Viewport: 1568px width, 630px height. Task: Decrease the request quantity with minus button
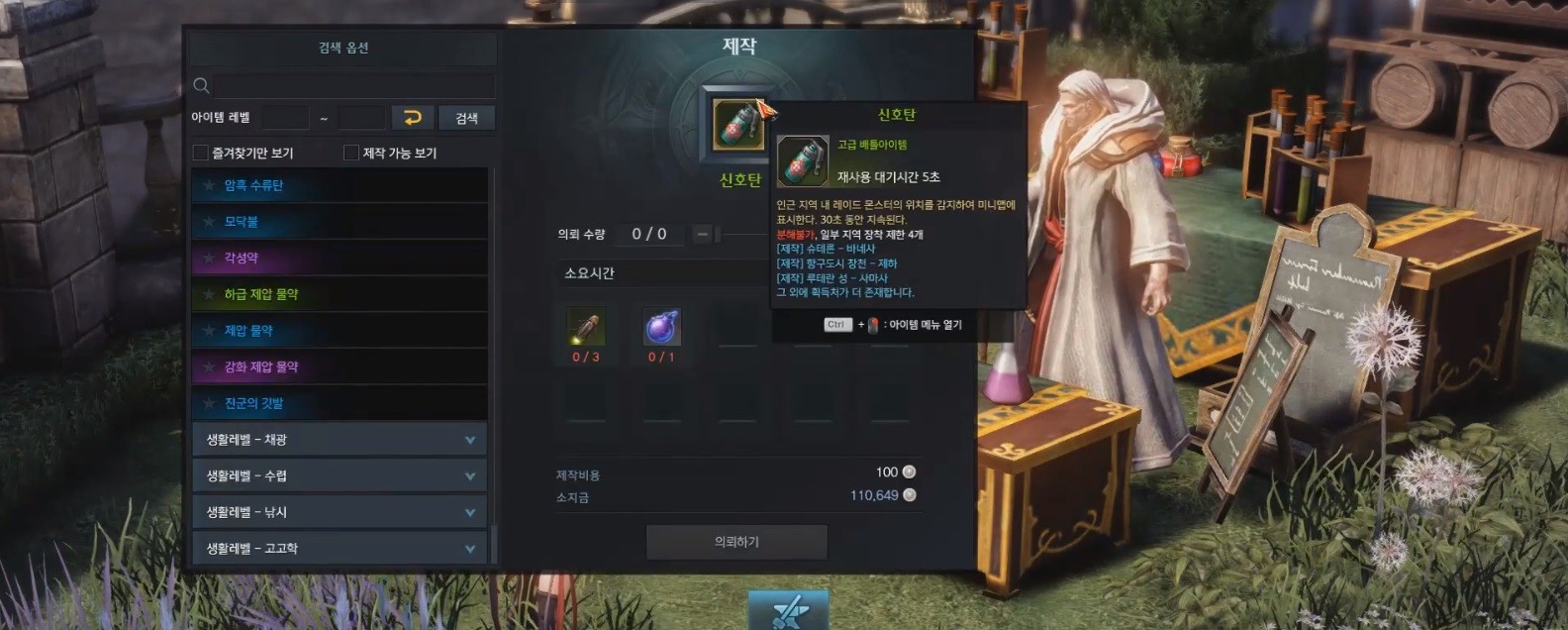pos(702,234)
